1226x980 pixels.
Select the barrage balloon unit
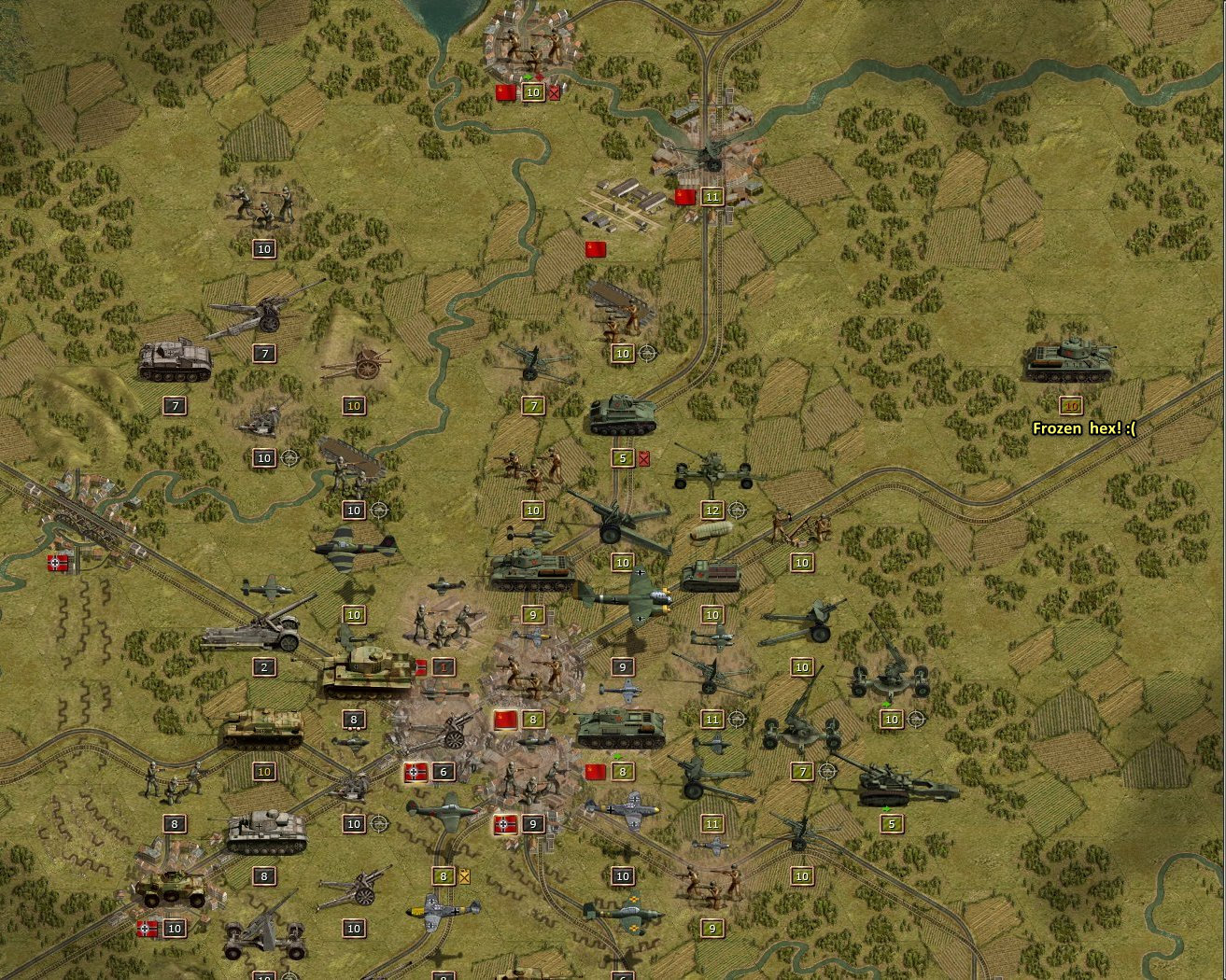pyautogui.click(x=712, y=532)
